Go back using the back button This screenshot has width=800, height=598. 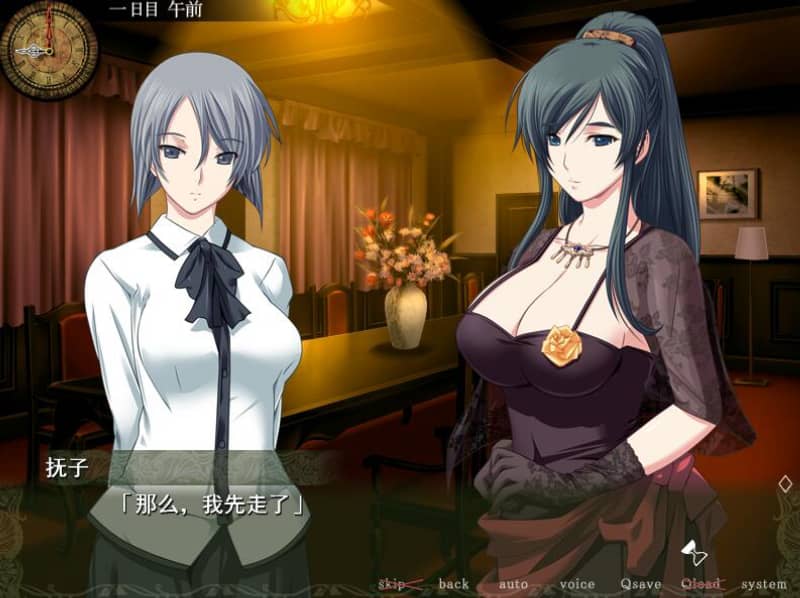453,584
